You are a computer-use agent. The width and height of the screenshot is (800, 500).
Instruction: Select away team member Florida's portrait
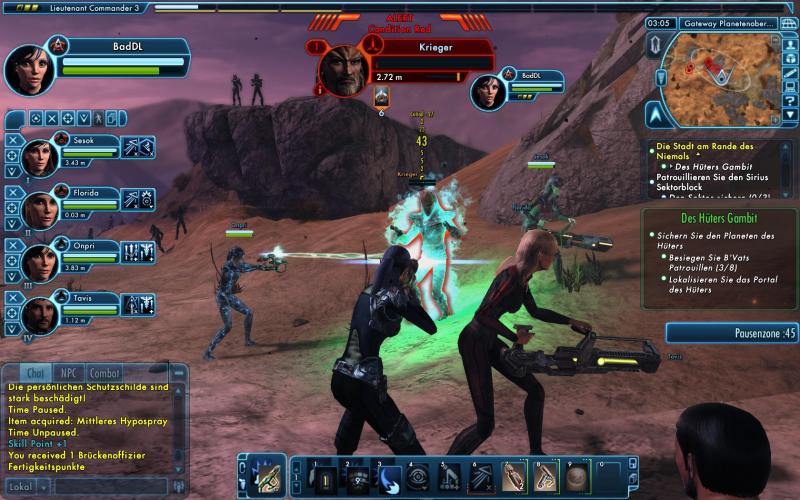point(41,207)
